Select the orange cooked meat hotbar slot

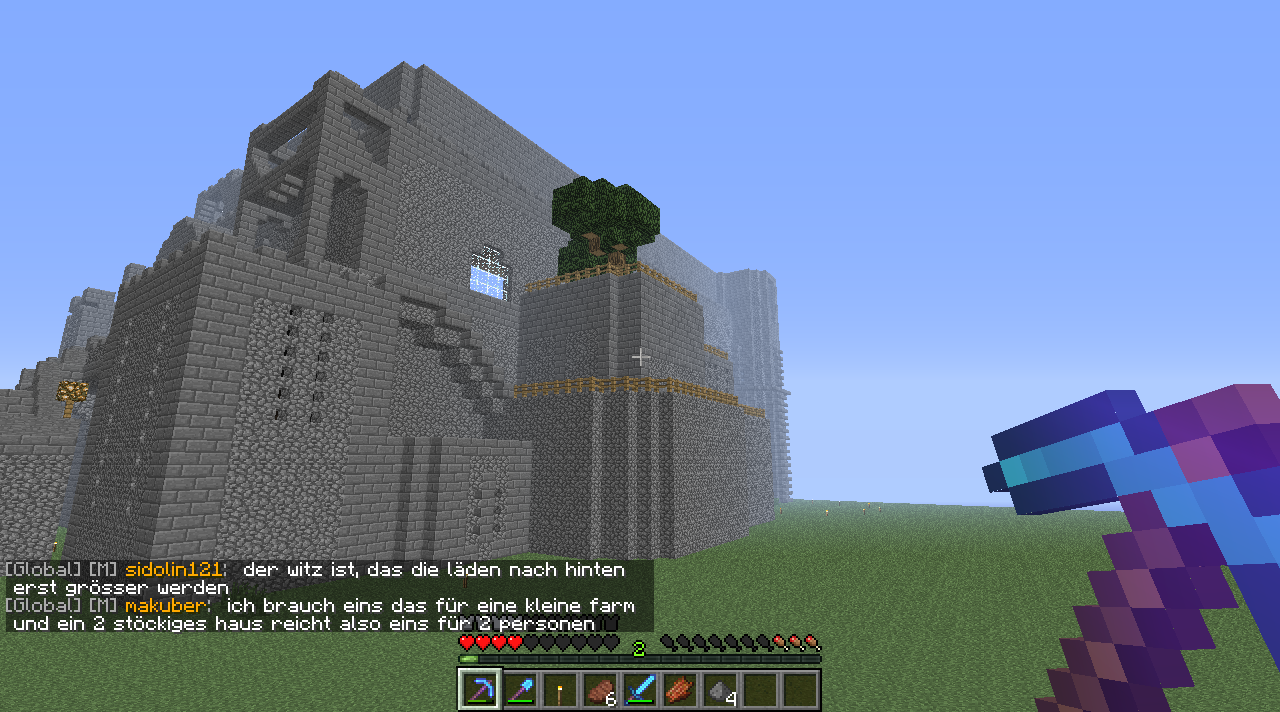pyautogui.click(x=680, y=690)
